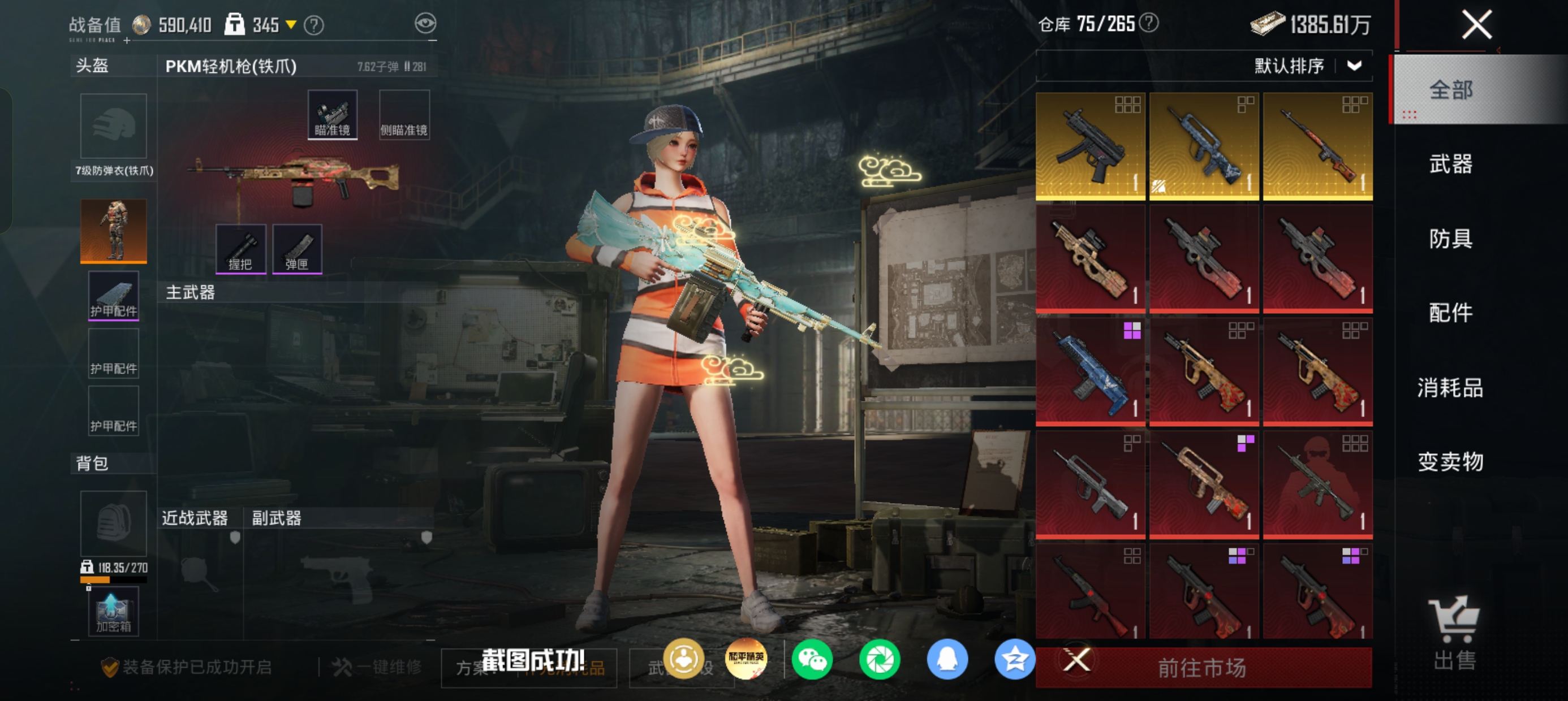Share the screenshot to WeChat
The image size is (1568, 701).
tap(812, 660)
